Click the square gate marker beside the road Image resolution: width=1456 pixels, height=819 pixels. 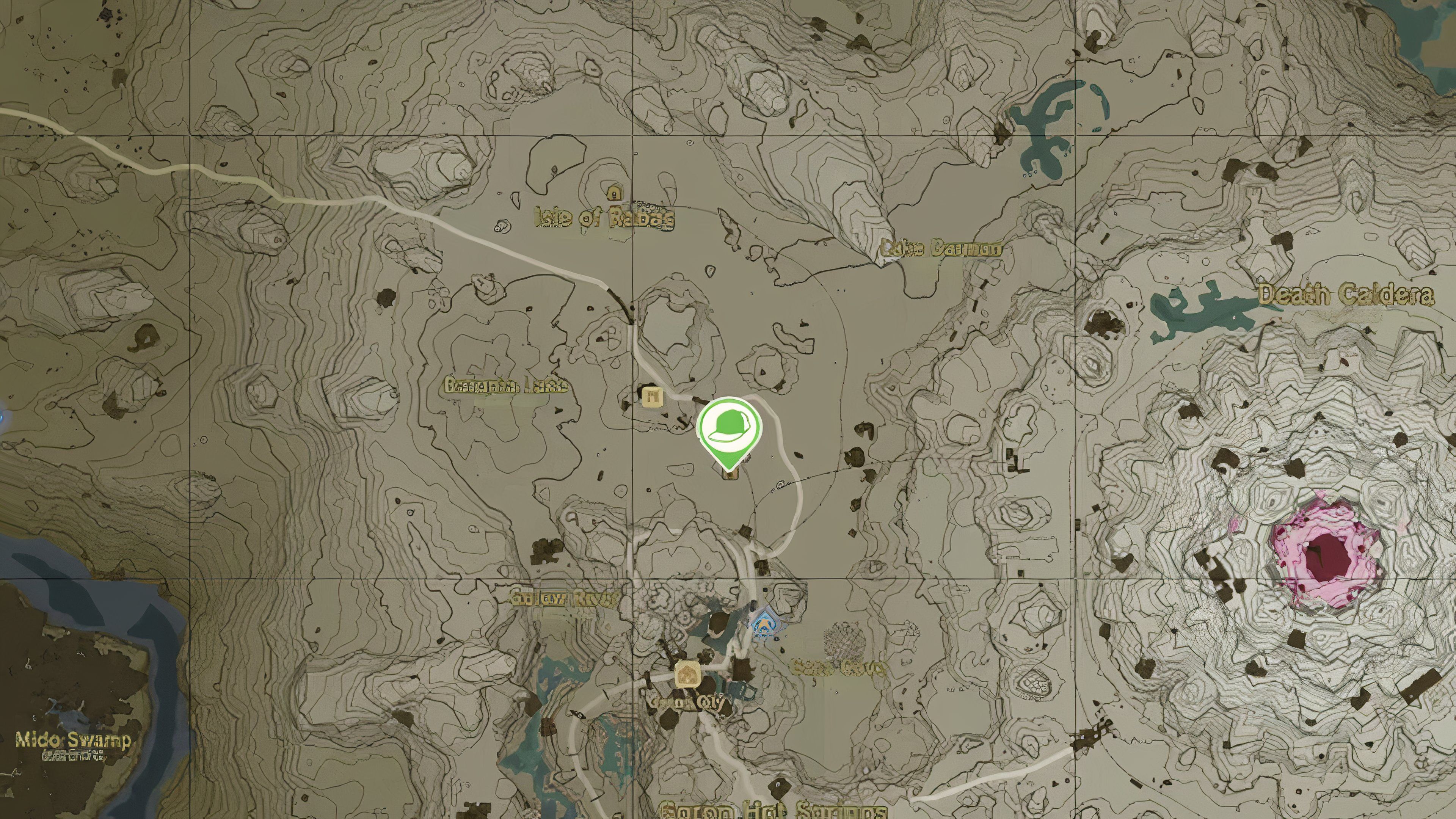click(x=652, y=395)
